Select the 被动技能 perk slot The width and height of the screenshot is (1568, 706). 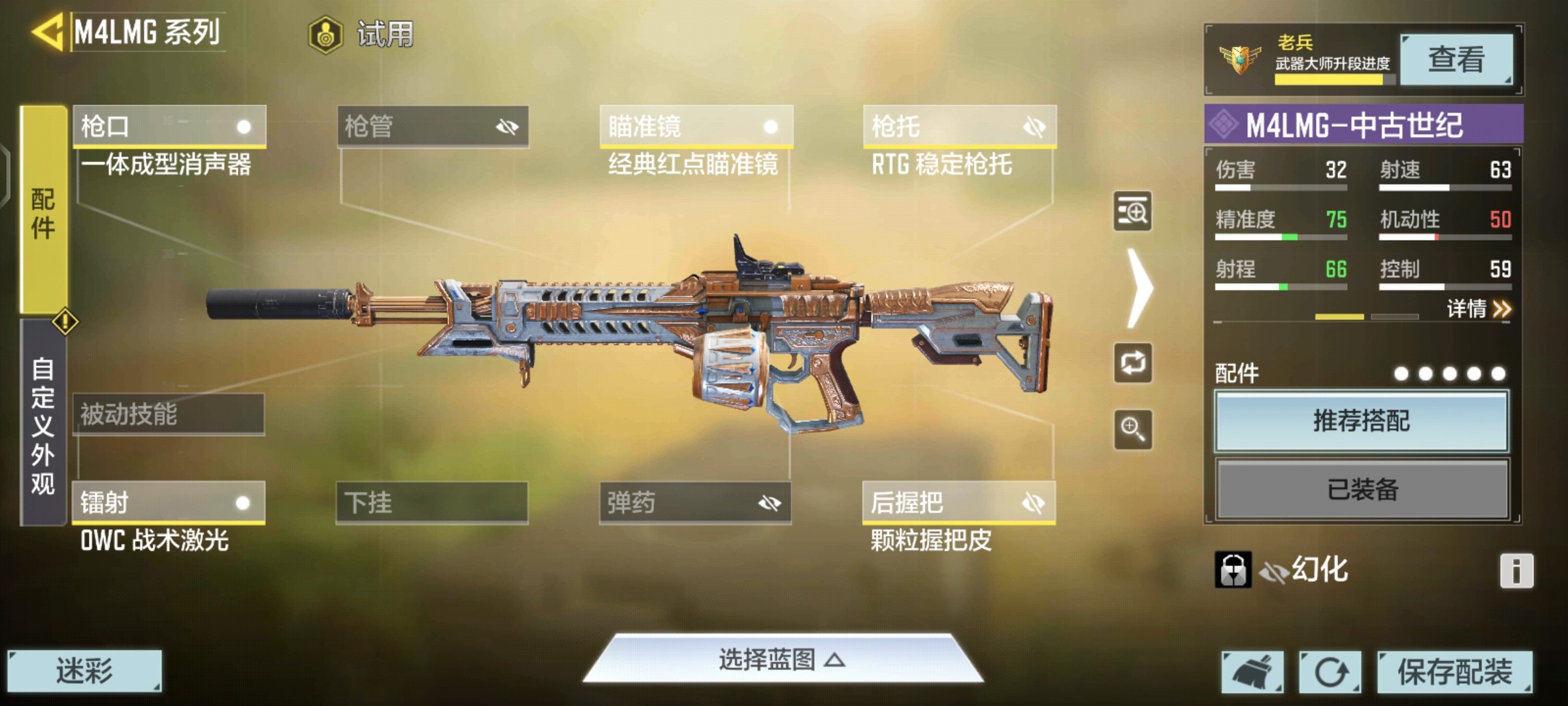coord(169,414)
